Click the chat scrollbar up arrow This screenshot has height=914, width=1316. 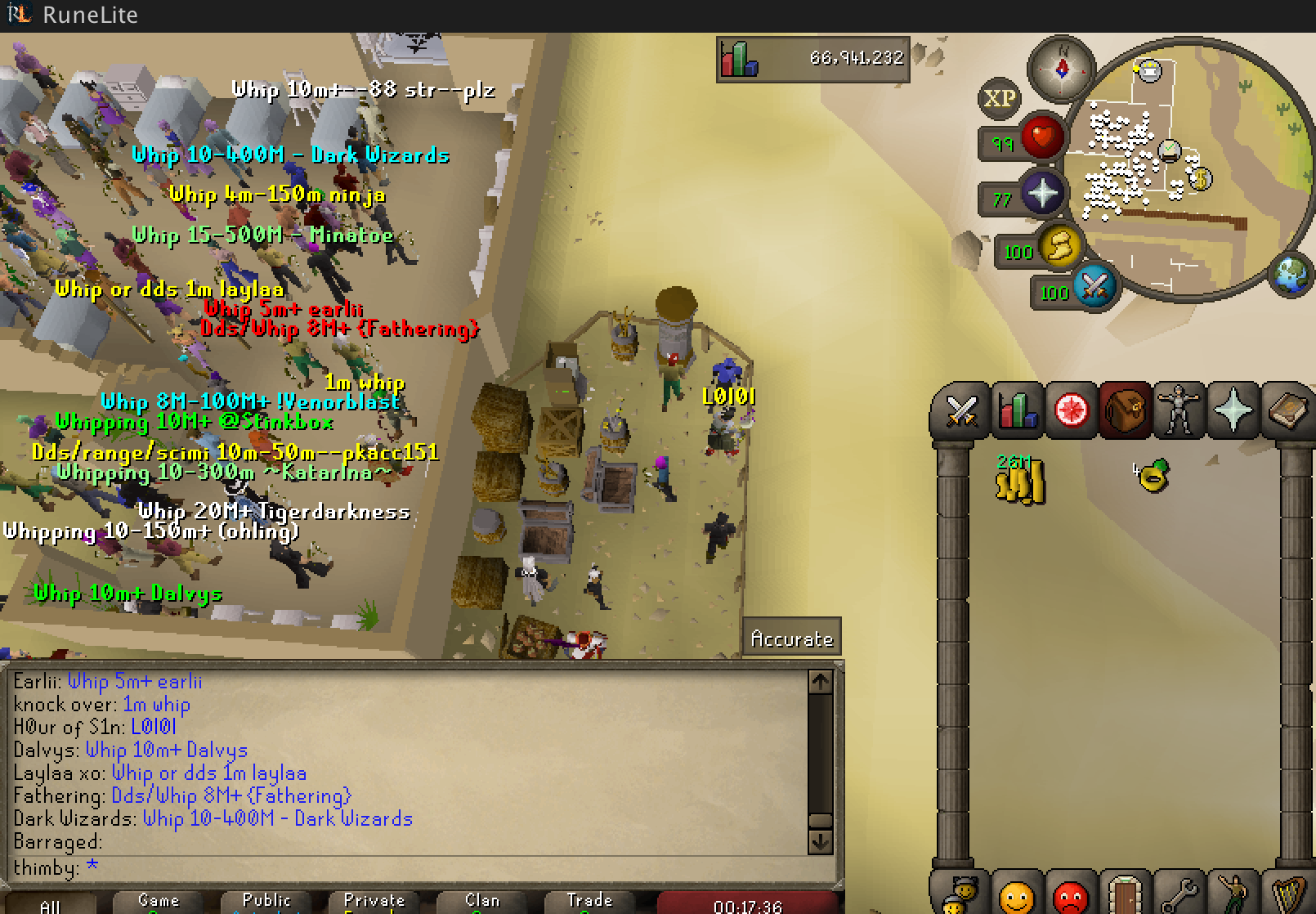tap(820, 682)
